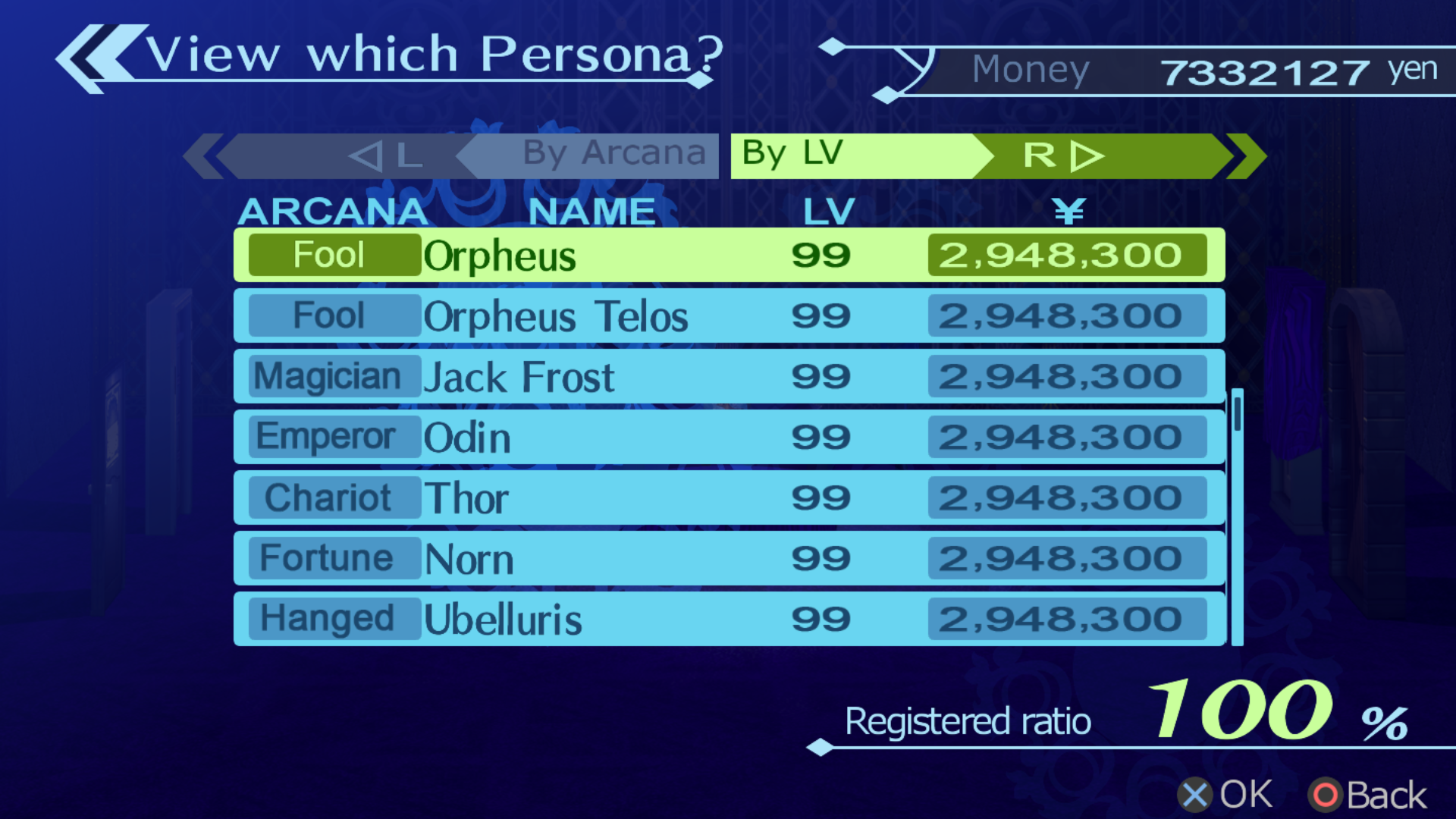The width and height of the screenshot is (1456, 819).
Task: Select the Orpheus persona row
Action: (728, 256)
